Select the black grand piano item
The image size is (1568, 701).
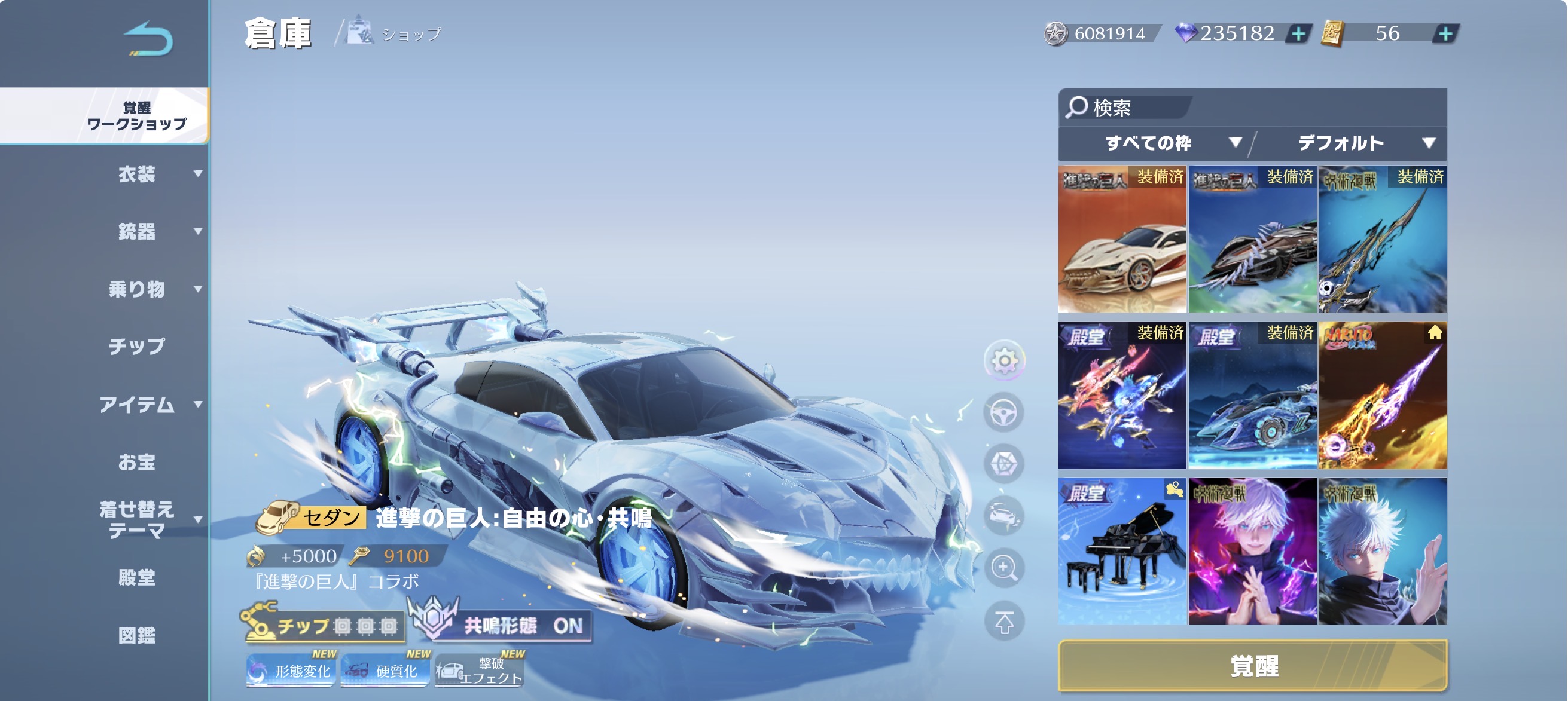tap(1122, 552)
